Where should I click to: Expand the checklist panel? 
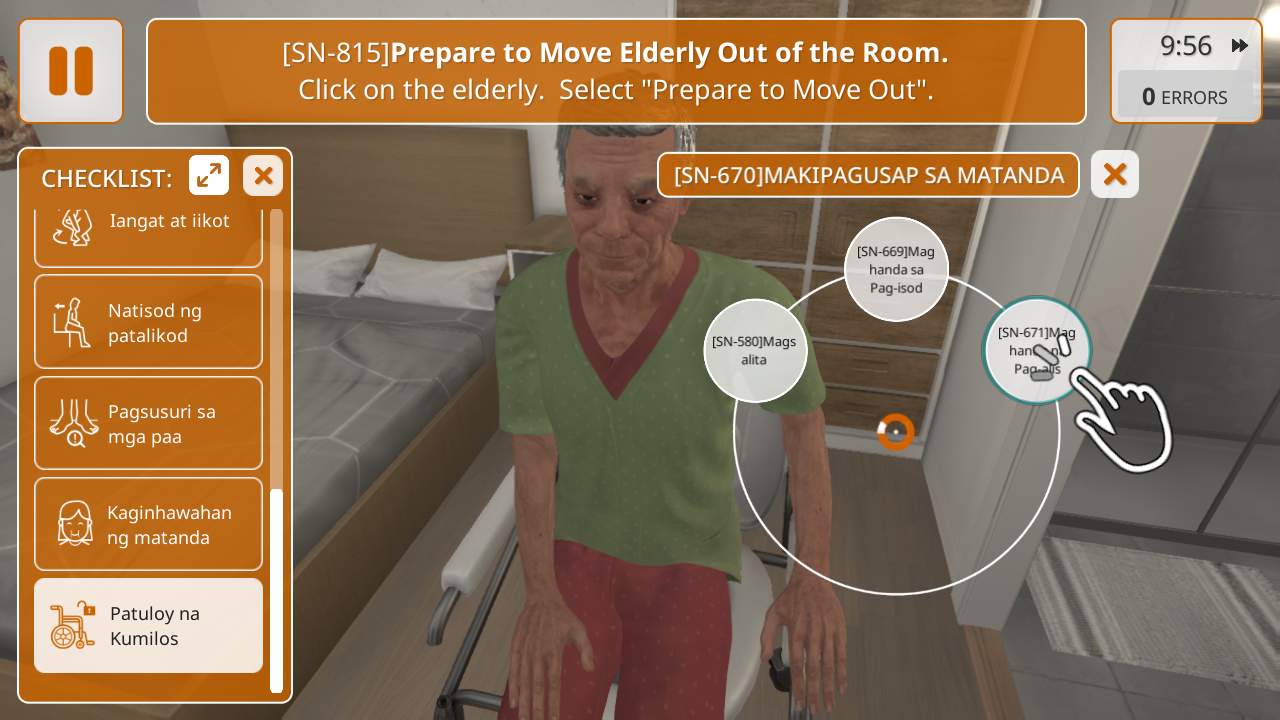point(209,176)
